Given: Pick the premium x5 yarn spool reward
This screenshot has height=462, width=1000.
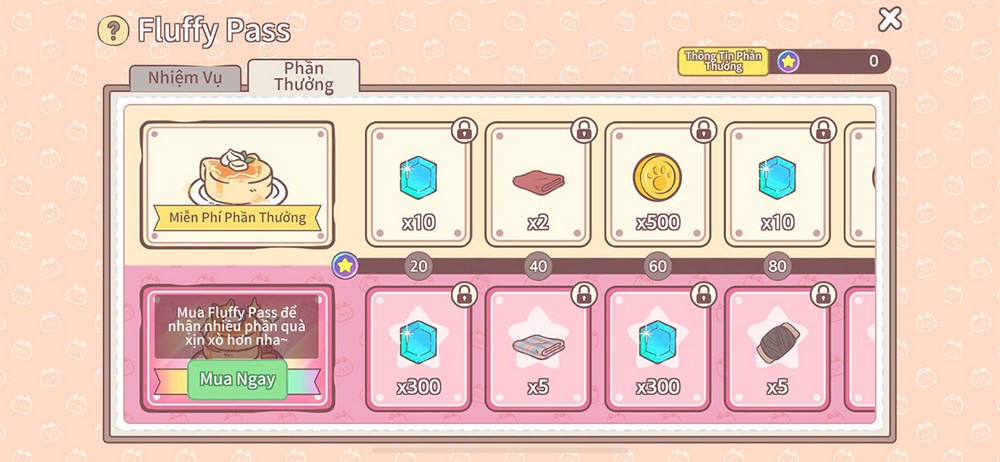Looking at the screenshot, I should [x=777, y=349].
